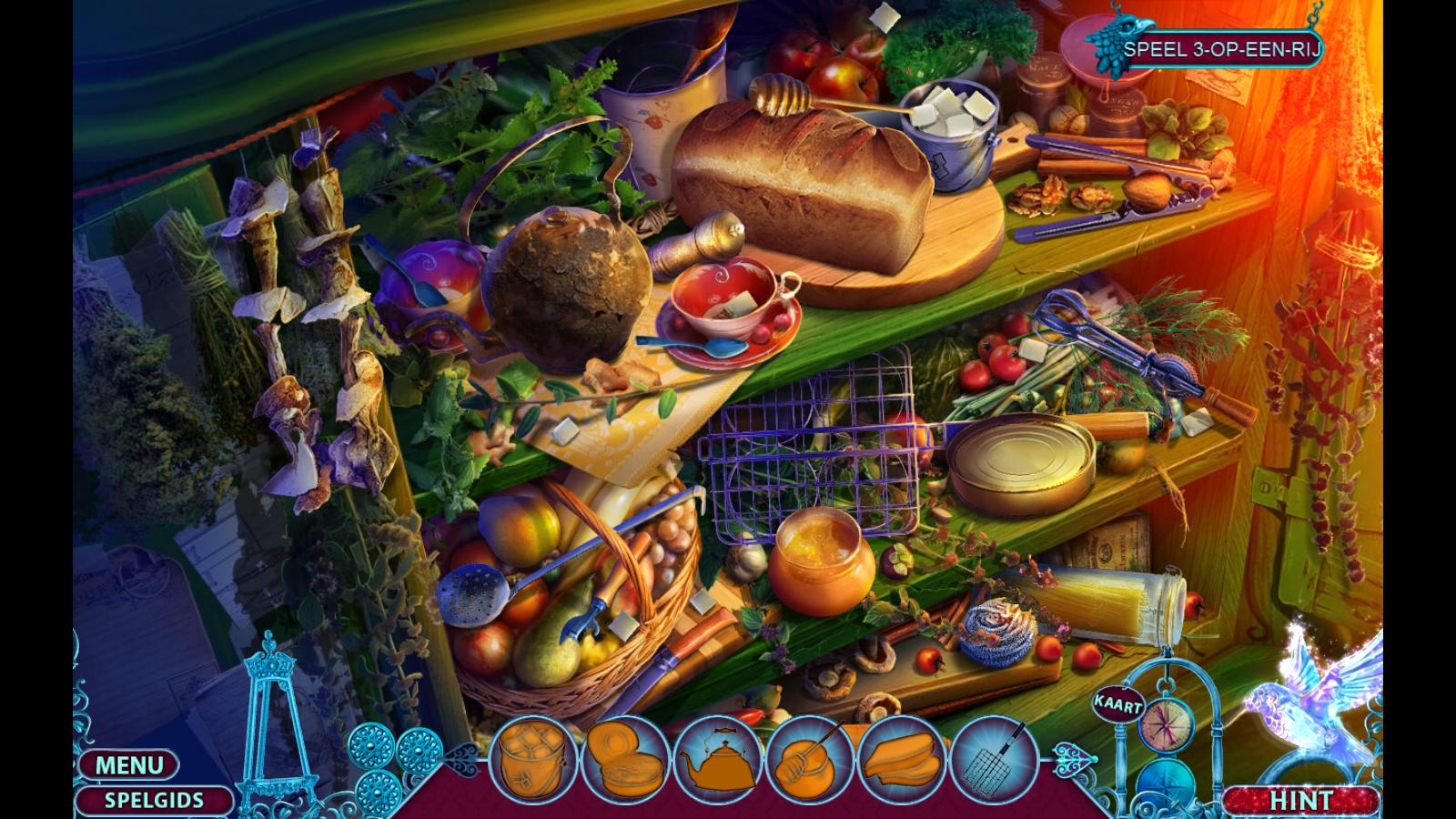
Task: Click the hanging compass map icon
Action: click(x=1165, y=726)
